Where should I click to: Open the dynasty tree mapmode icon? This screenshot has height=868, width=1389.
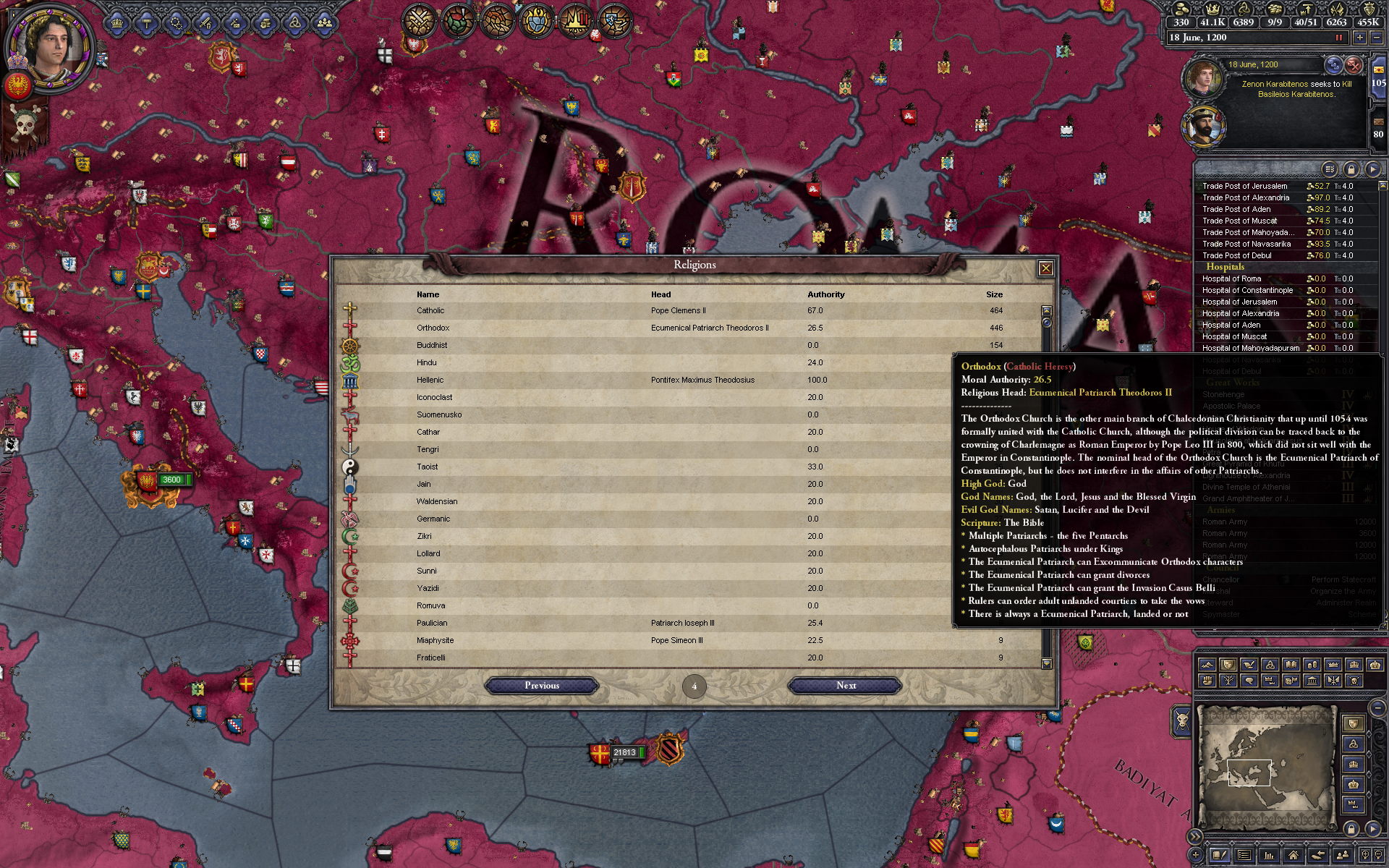[x=1229, y=681]
